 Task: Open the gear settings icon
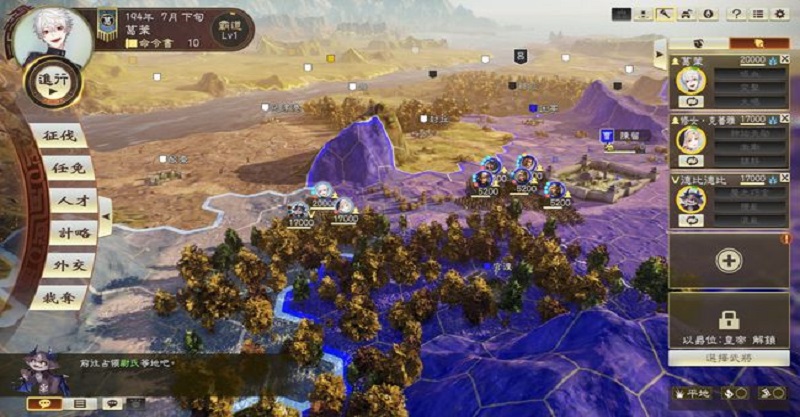(x=780, y=14)
